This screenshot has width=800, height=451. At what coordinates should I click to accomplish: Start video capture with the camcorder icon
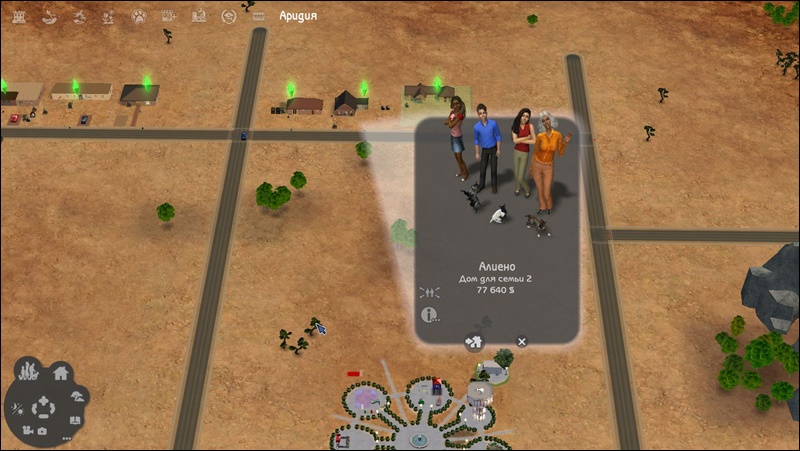25,431
